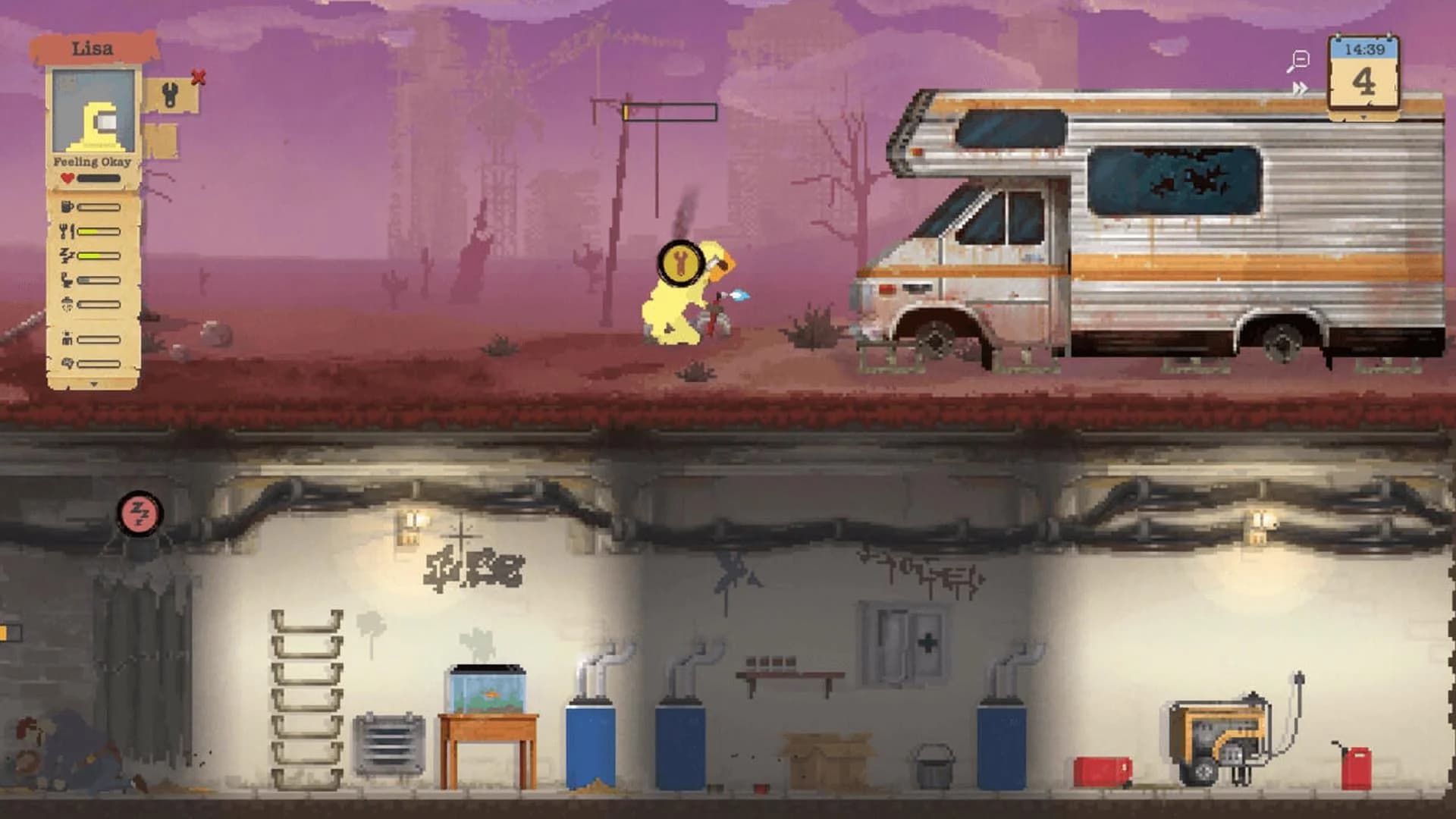The height and width of the screenshot is (819, 1456).
Task: Click the boredom gamepad stat icon
Action: (x=67, y=362)
